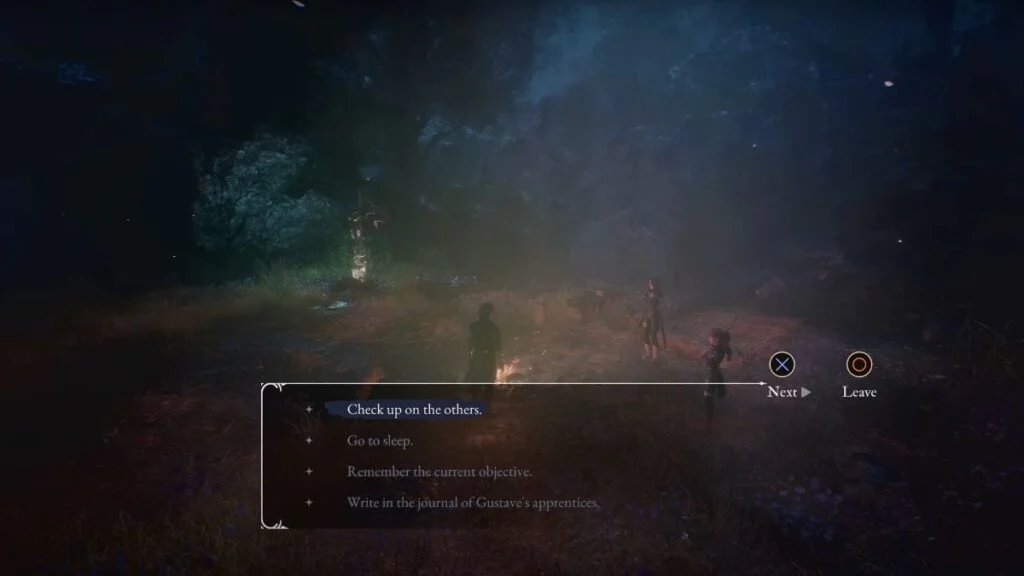Select the "Go to sleep." option
Viewport: 1024px width, 576px height.
380,440
